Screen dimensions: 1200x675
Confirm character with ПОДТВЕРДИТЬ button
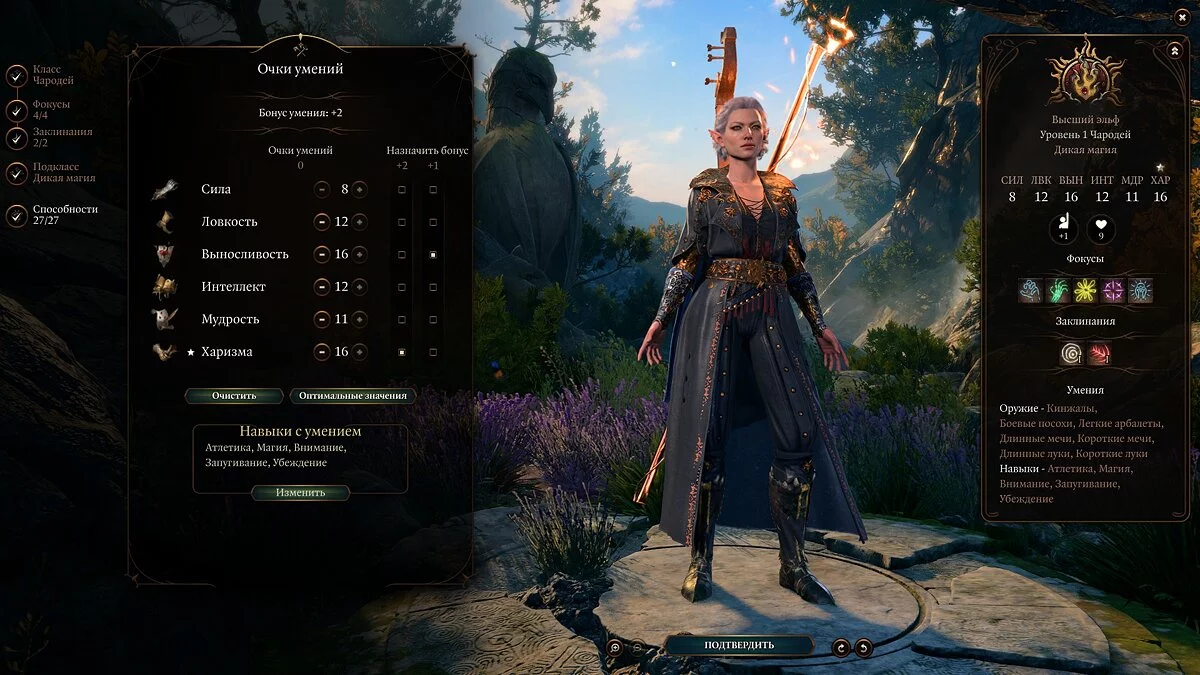[739, 645]
